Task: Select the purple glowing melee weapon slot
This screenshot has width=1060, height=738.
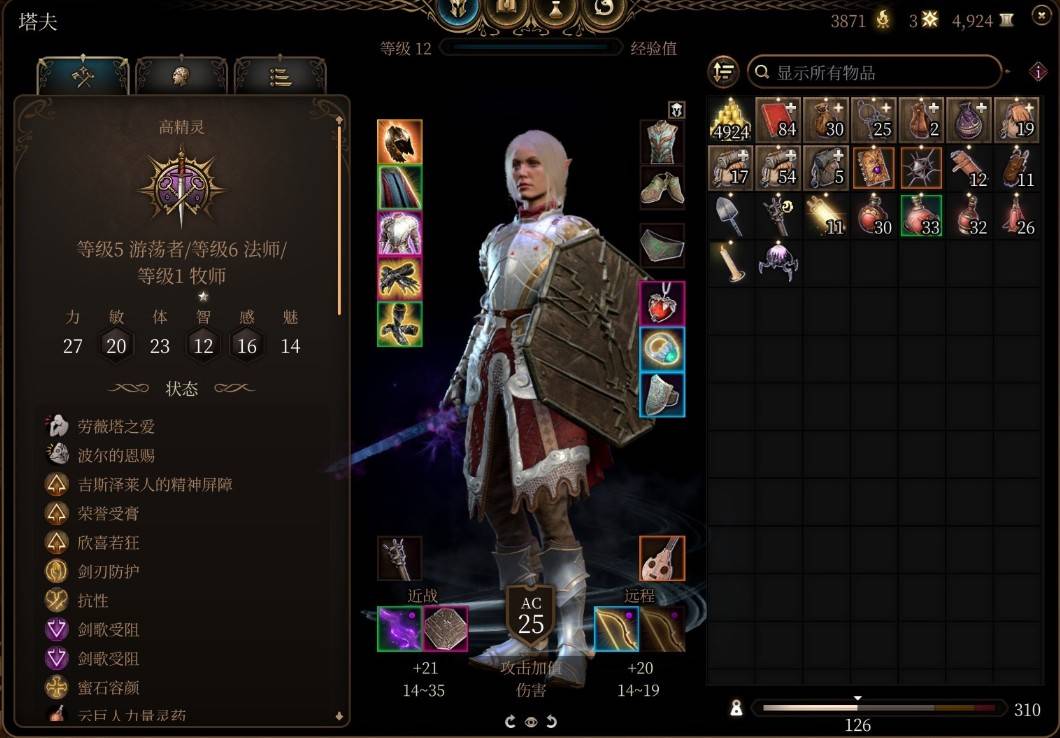Action: click(399, 629)
